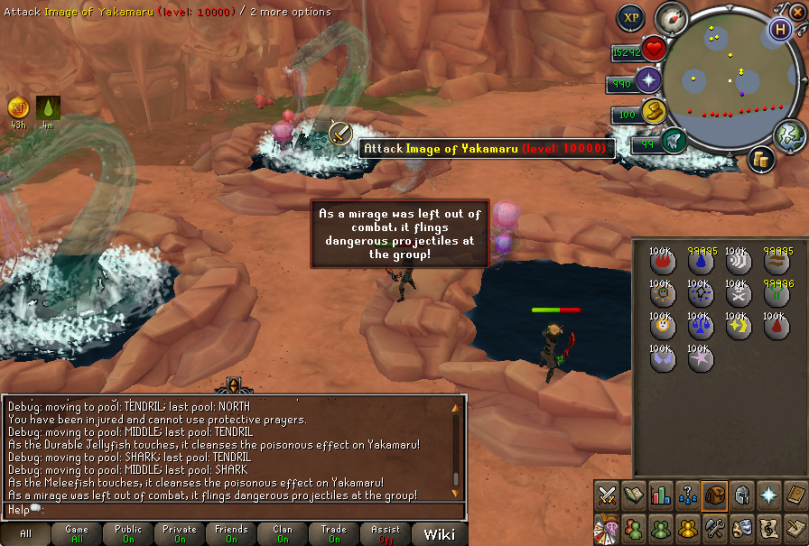Open the Wiki button
This screenshot has width=809, height=546.
tap(439, 534)
